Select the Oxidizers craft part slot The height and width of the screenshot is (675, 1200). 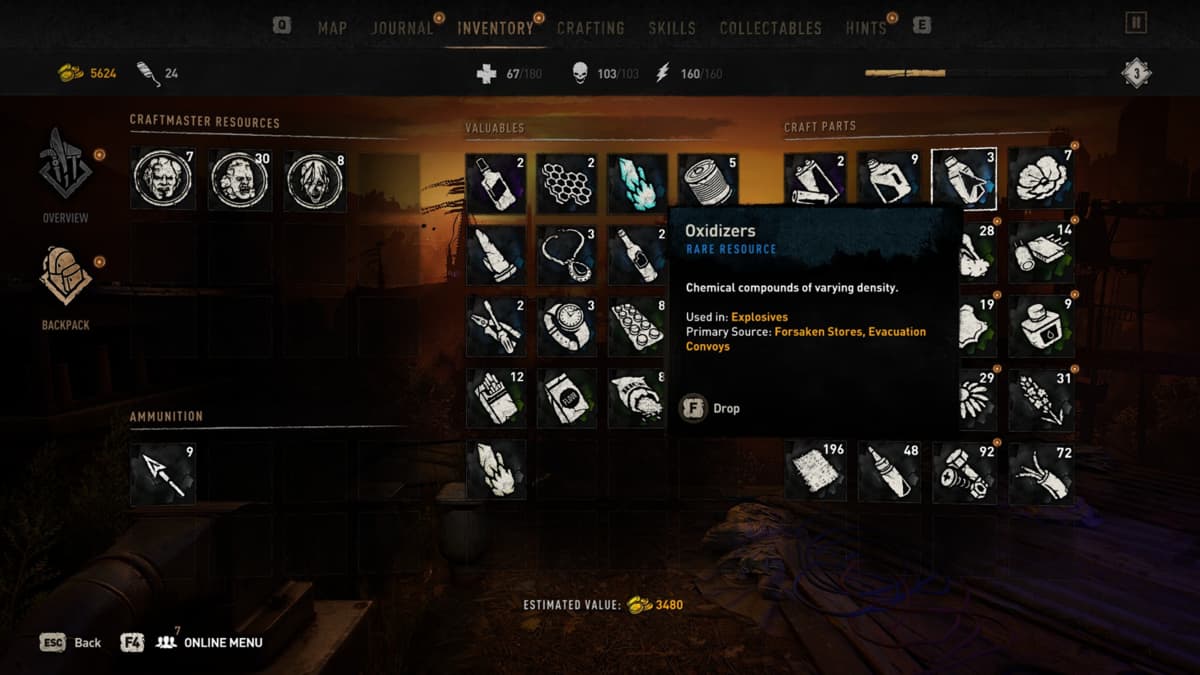(963, 179)
